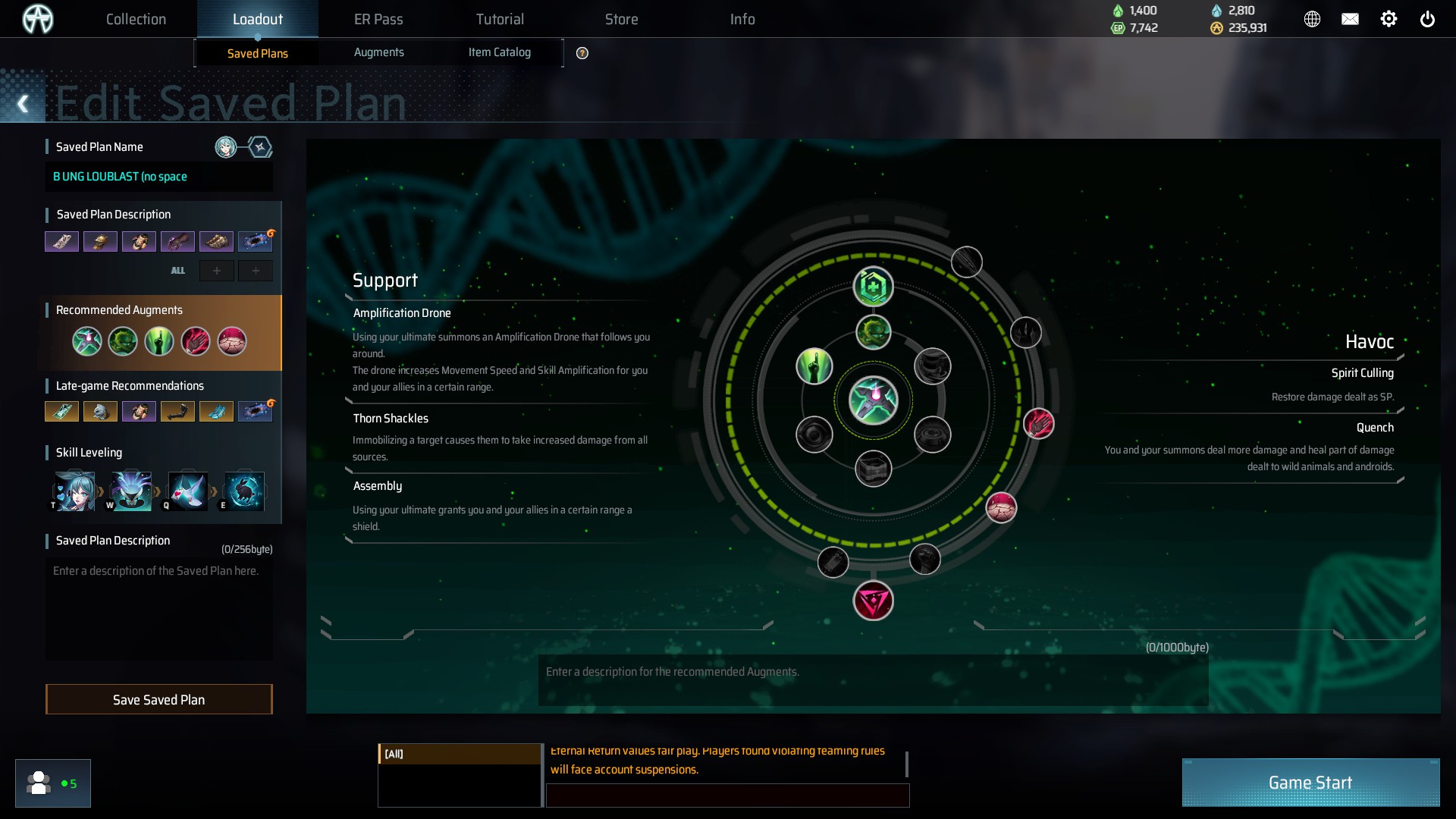Open the Collection menu
The width and height of the screenshot is (1456, 819).
pyautogui.click(x=136, y=19)
